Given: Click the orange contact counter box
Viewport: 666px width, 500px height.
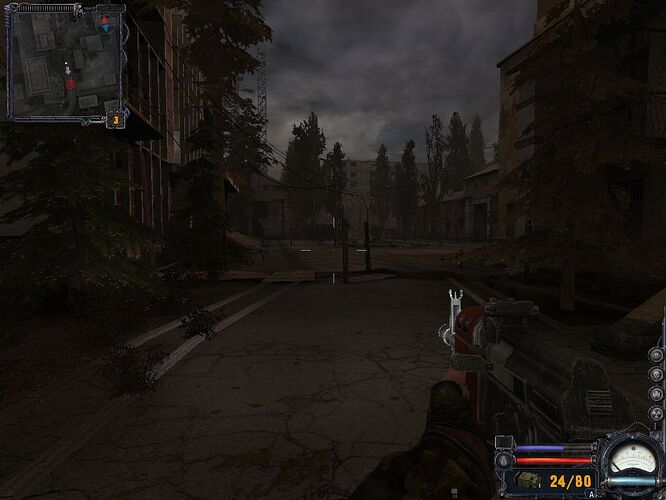Looking at the screenshot, I should (x=116, y=120).
